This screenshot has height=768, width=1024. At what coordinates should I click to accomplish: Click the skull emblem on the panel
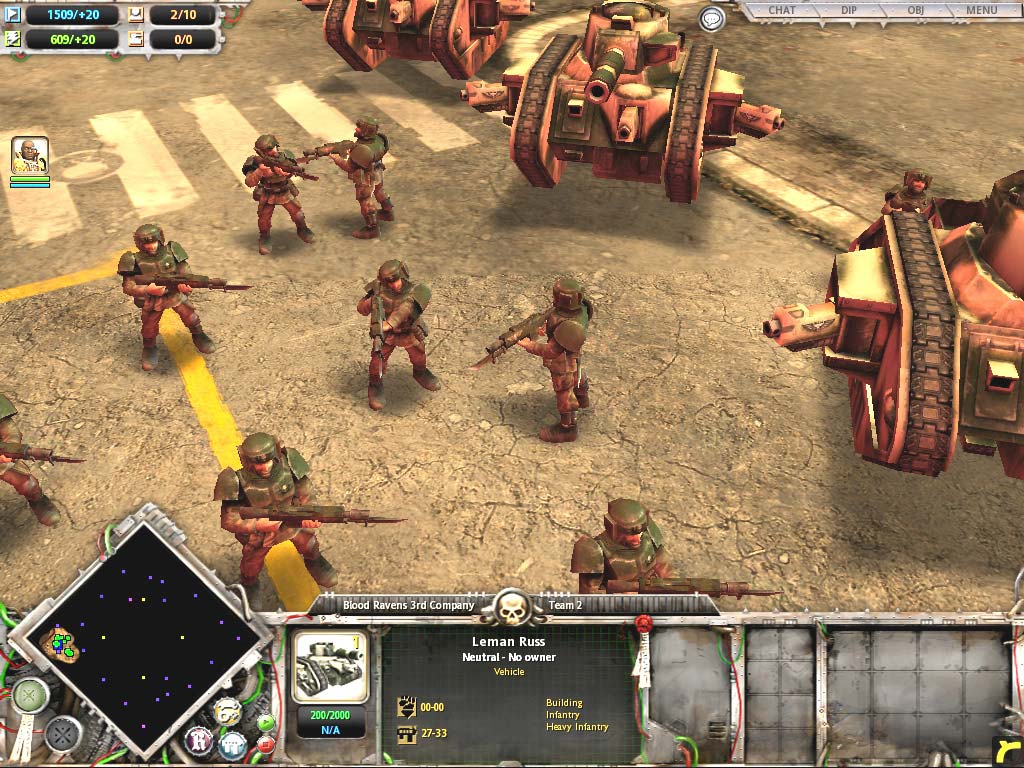511,606
